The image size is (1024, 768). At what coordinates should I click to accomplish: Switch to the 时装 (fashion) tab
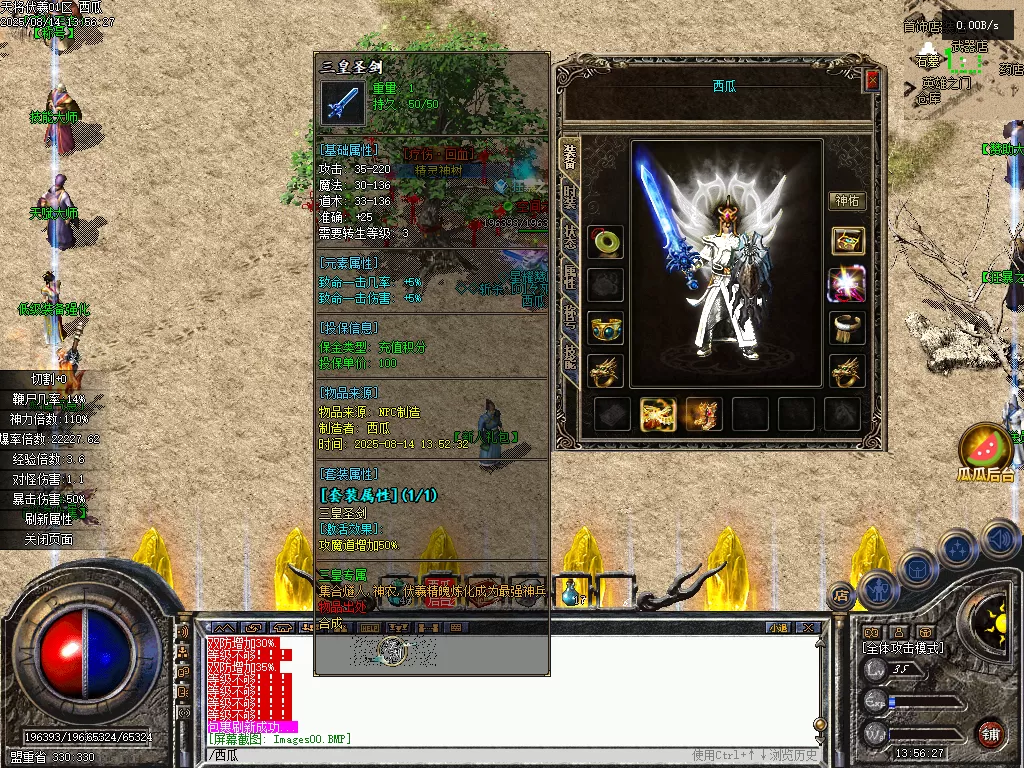pyautogui.click(x=569, y=194)
